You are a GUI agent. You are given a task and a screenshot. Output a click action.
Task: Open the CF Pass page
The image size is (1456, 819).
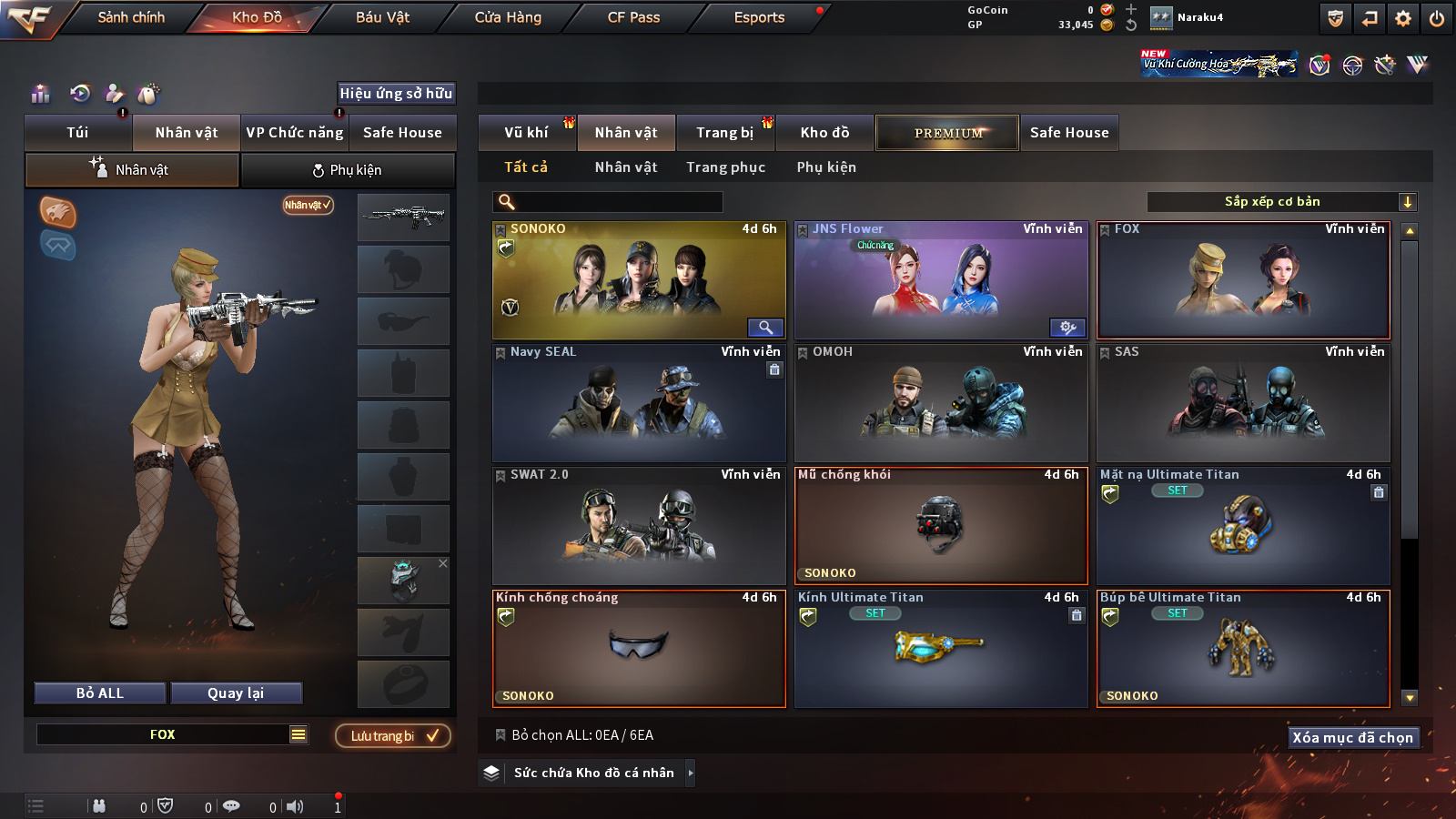(x=633, y=17)
